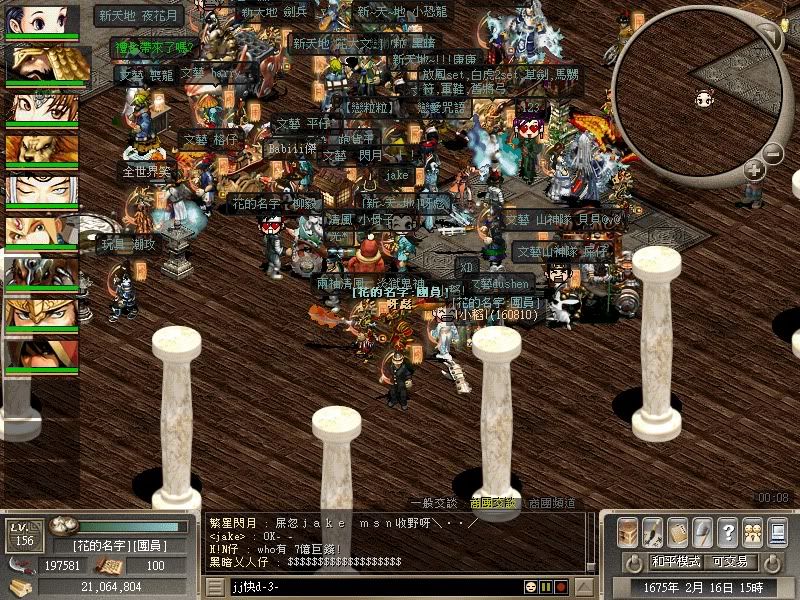Select the lion-faced party member portrait
This screenshot has width=800, height=600.
coord(43,149)
